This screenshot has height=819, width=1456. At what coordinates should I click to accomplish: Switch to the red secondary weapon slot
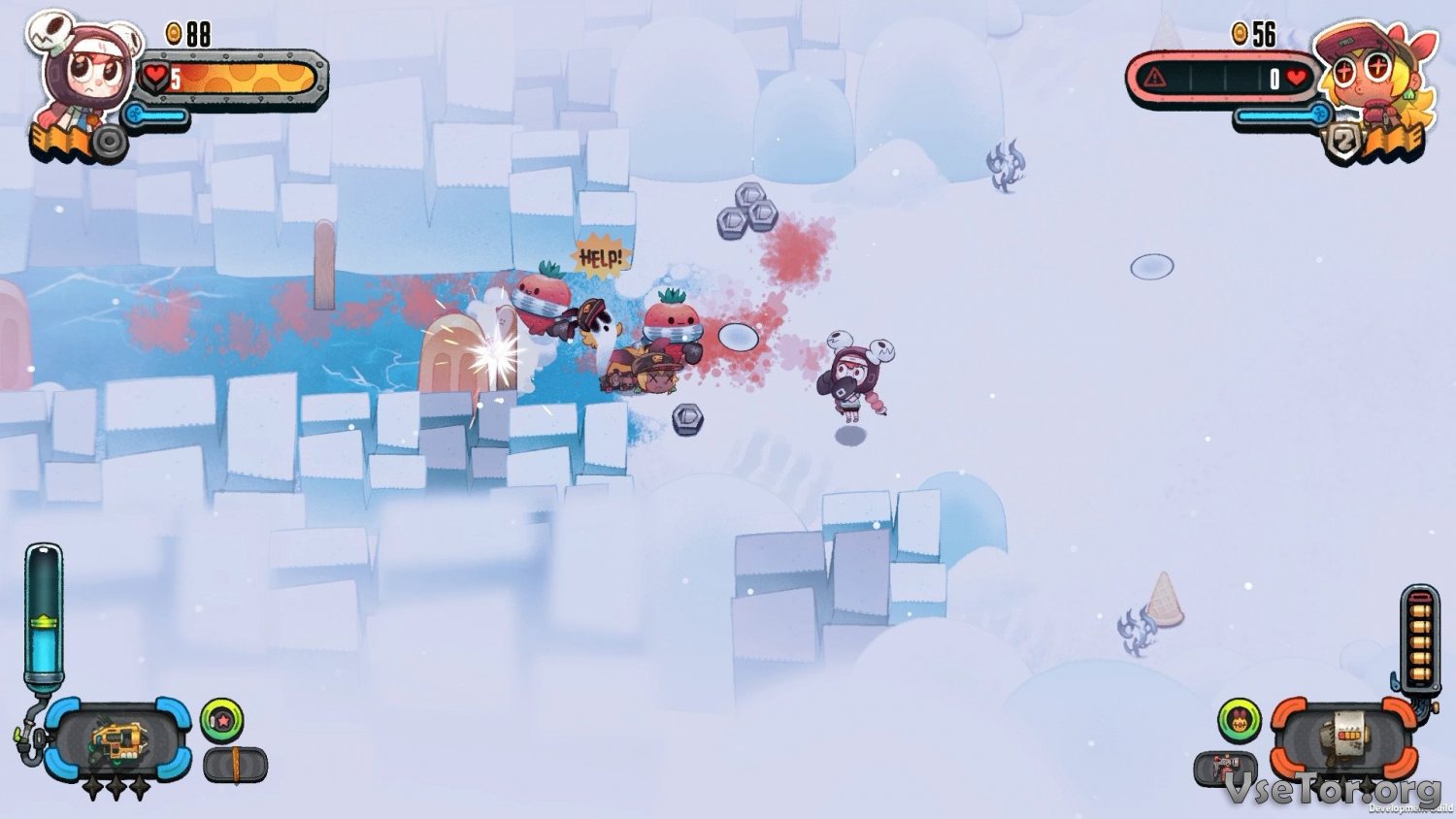click(x=1225, y=769)
